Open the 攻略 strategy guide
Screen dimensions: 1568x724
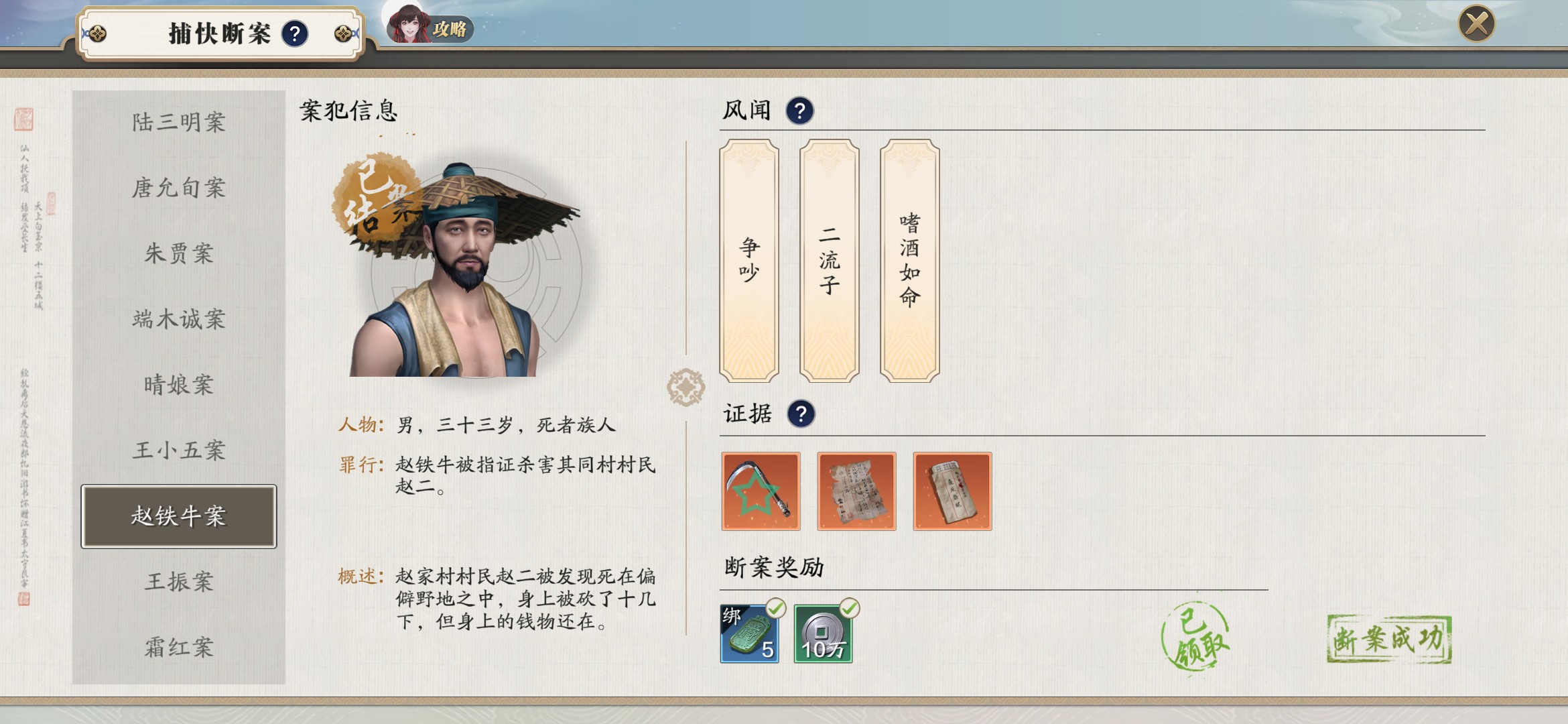coord(431,27)
